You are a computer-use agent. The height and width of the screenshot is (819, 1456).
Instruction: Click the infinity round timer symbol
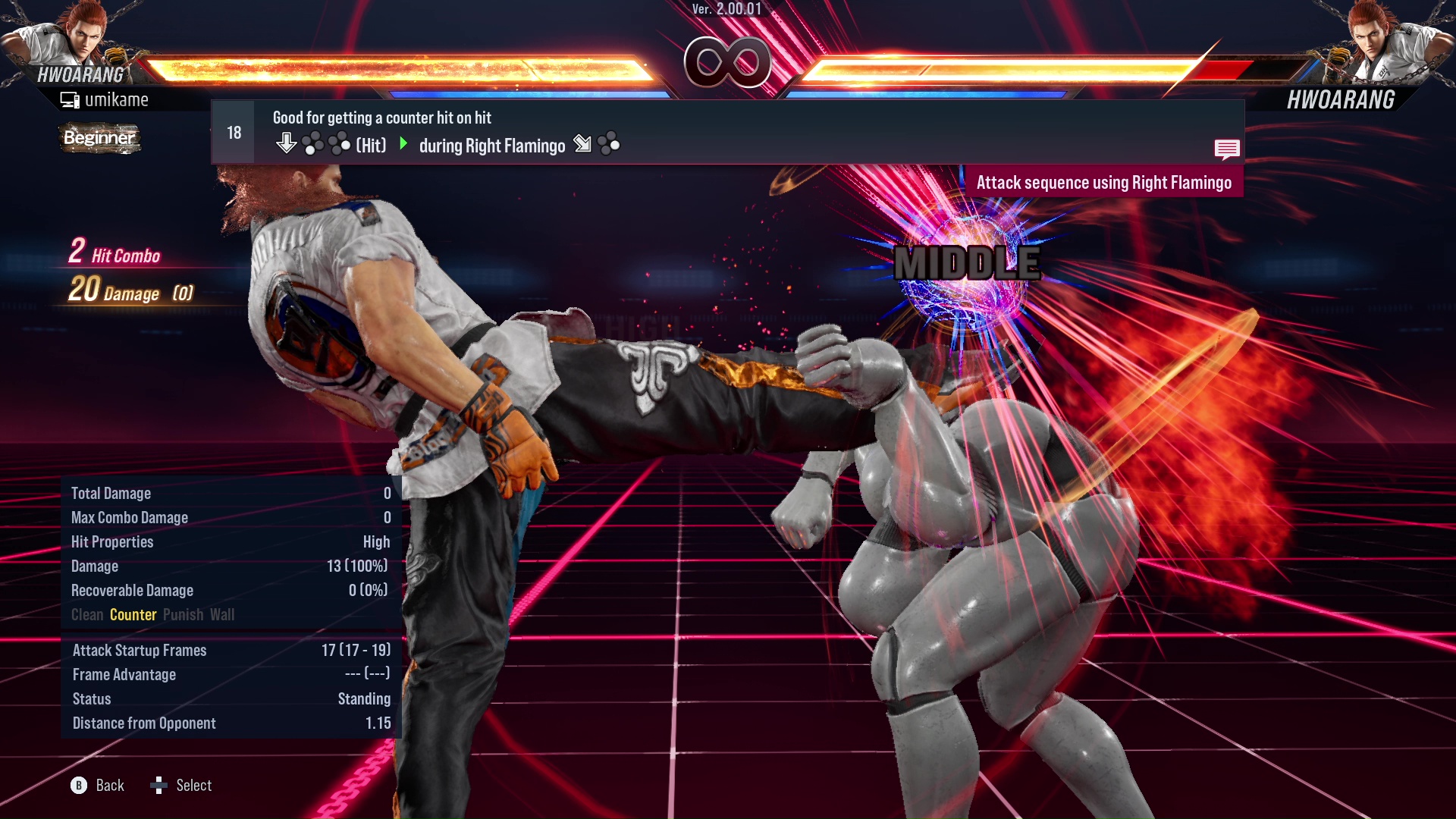(726, 61)
